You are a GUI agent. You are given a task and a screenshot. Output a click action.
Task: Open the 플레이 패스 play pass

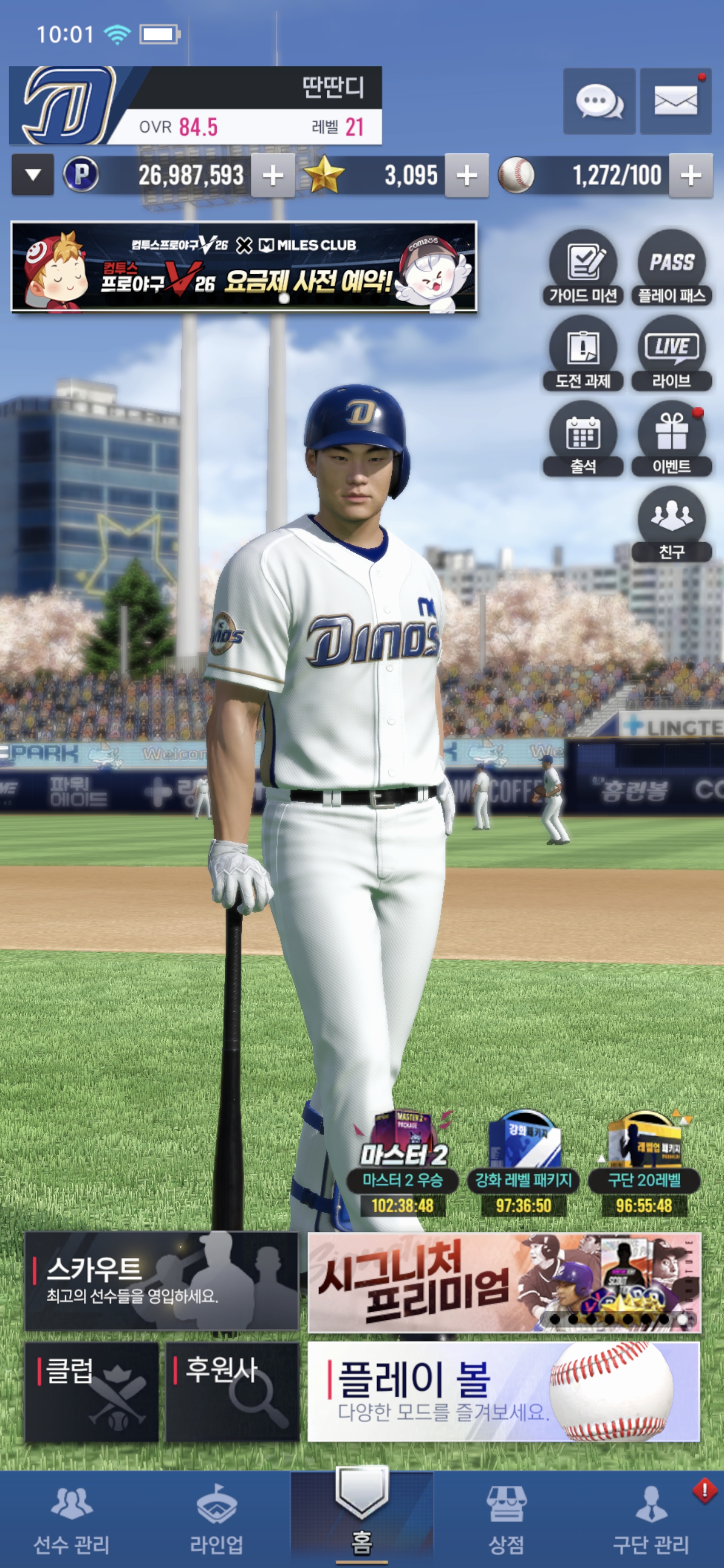[x=671, y=268]
